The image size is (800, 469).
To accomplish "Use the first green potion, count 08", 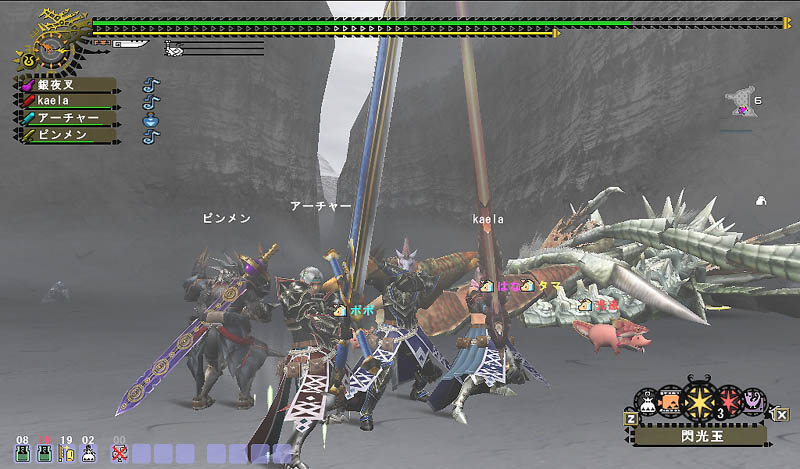I will (22, 453).
